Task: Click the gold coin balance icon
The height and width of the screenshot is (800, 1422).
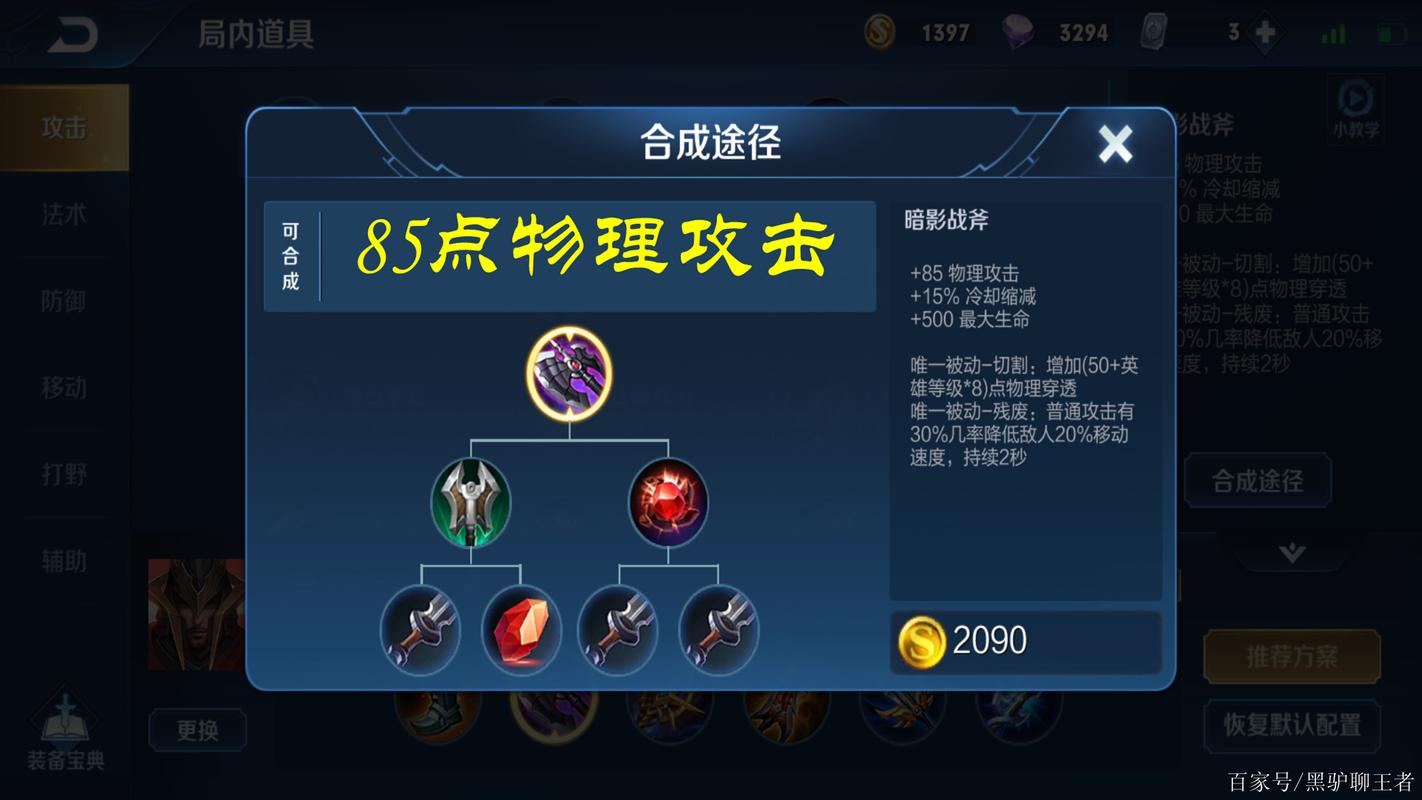Action: click(x=878, y=31)
